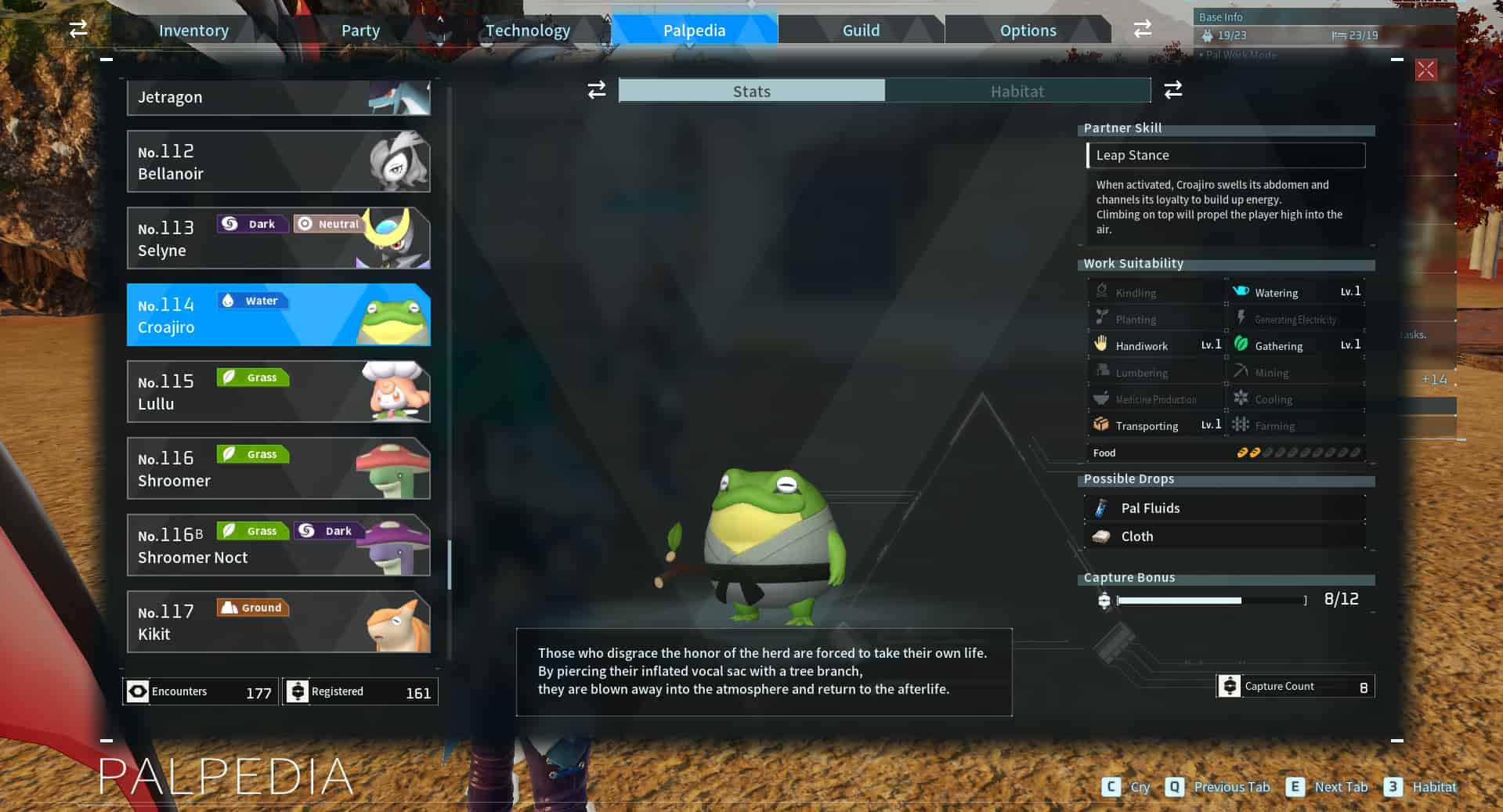Select the Capture Count sphere icon
Image resolution: width=1503 pixels, height=812 pixels.
(x=1230, y=686)
